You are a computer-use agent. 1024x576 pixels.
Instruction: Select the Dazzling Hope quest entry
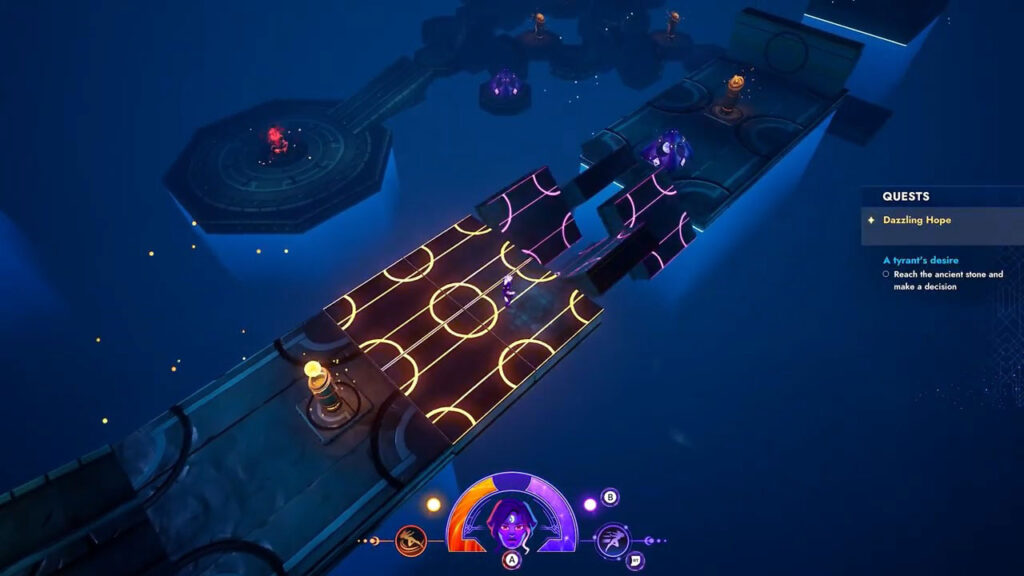click(x=916, y=219)
